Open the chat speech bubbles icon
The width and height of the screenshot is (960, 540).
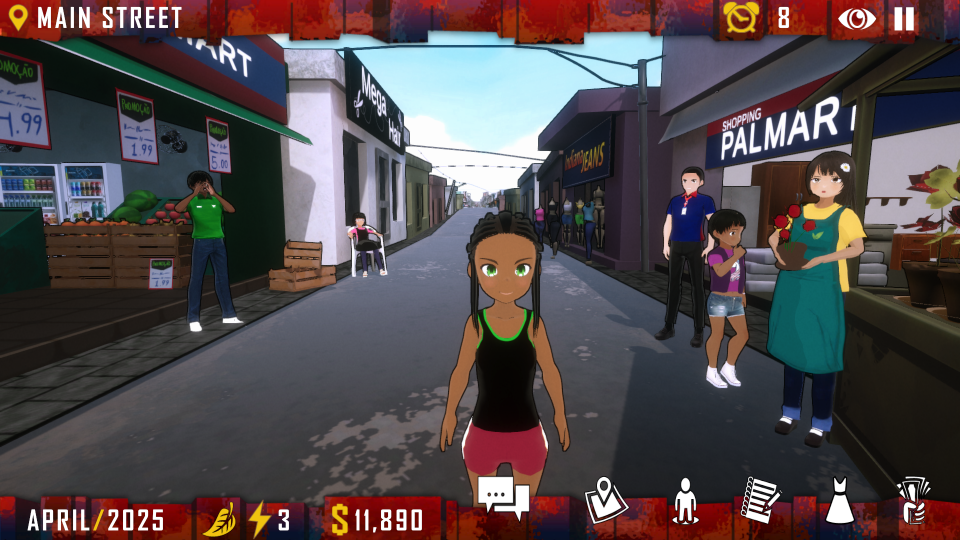[x=502, y=497]
